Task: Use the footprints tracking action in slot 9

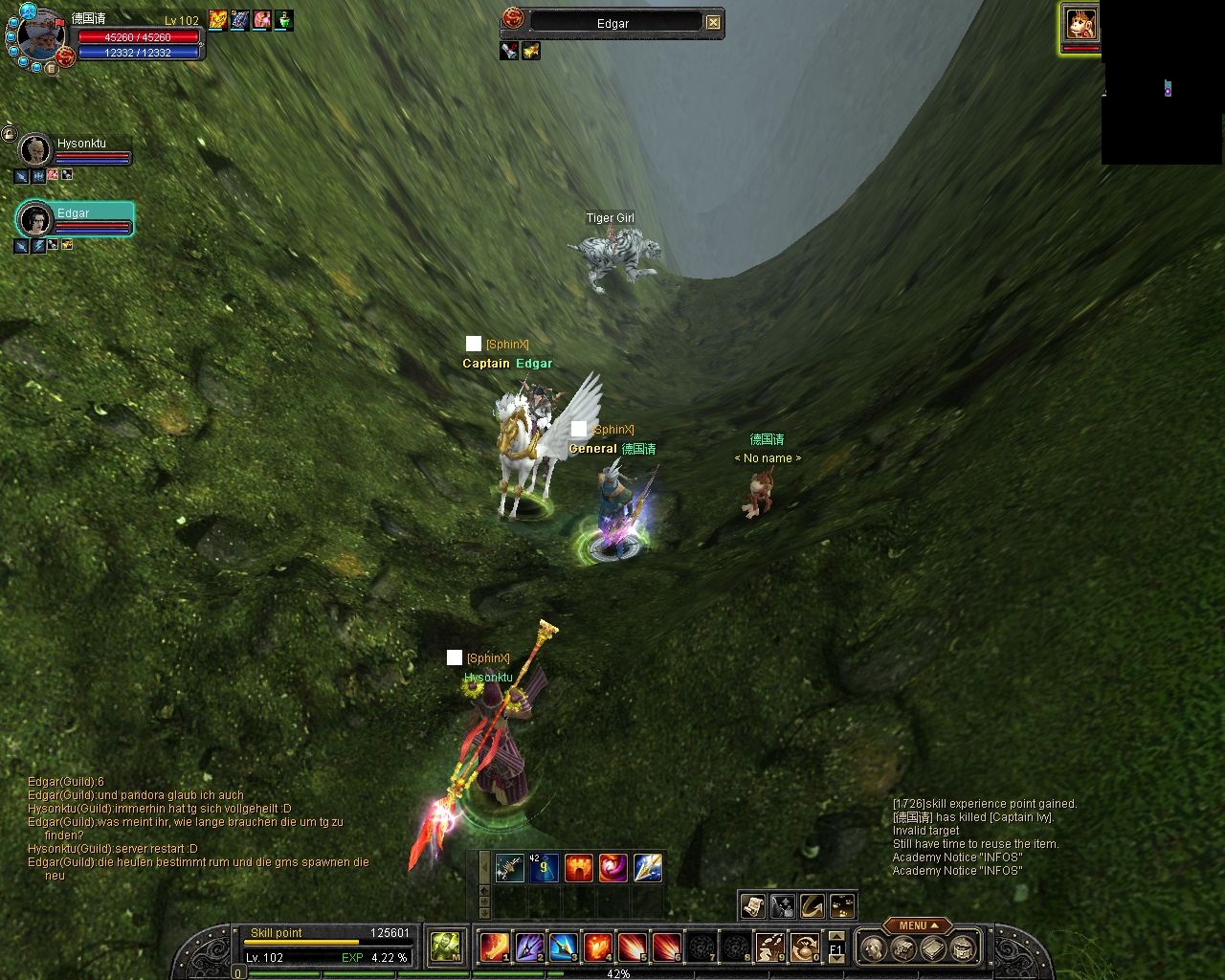Action: click(769, 947)
